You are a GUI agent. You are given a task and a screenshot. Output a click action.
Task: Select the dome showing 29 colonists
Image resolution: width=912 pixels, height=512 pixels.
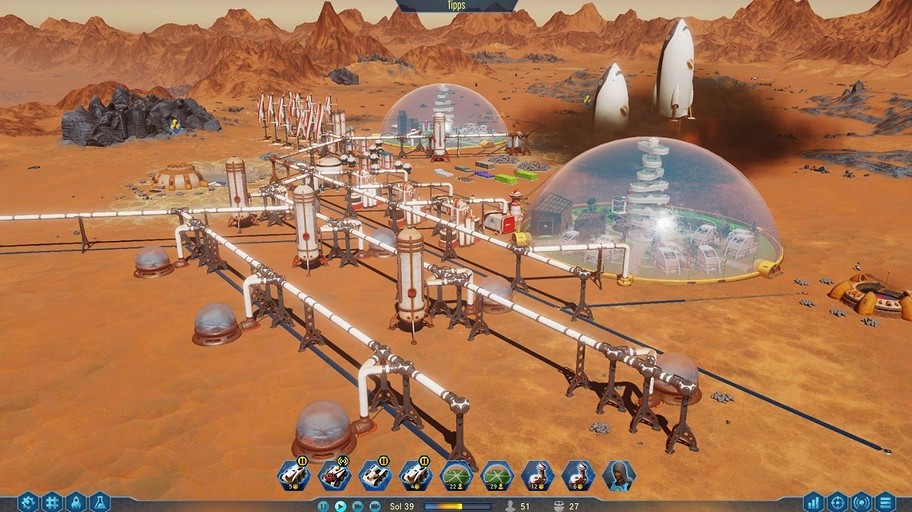pos(497,475)
